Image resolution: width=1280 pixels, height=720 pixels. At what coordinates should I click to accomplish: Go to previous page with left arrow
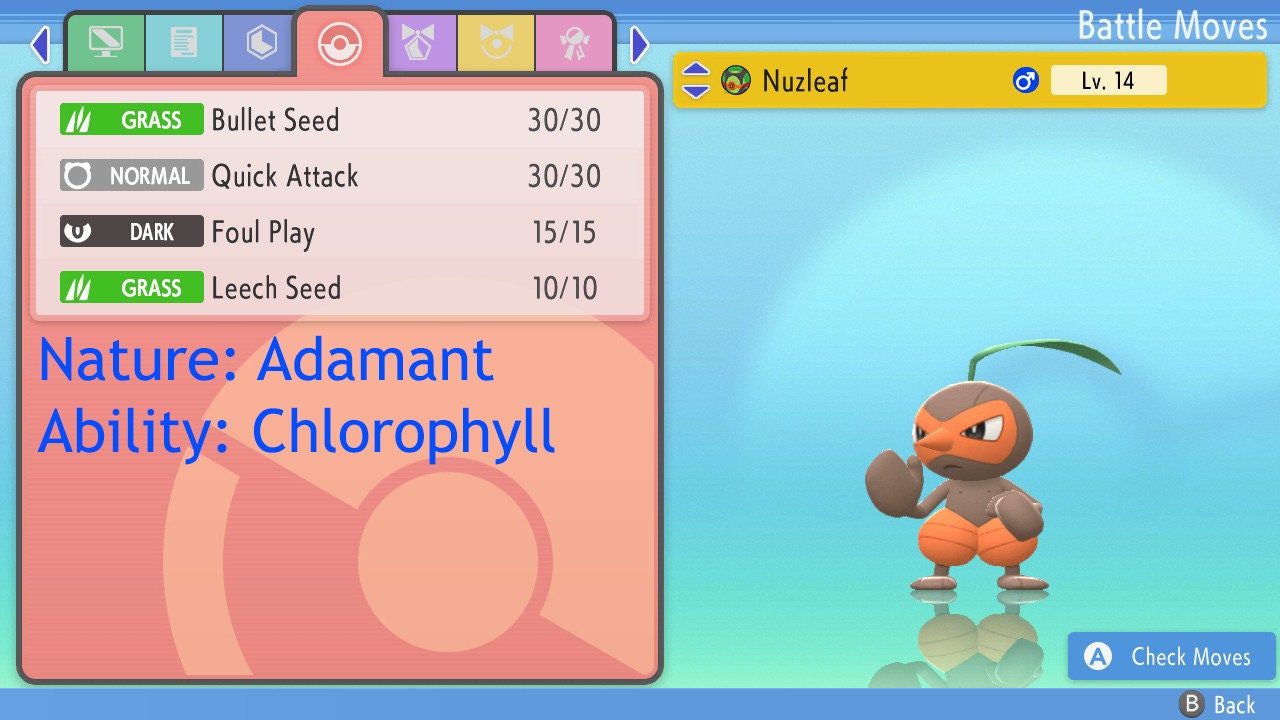click(39, 44)
